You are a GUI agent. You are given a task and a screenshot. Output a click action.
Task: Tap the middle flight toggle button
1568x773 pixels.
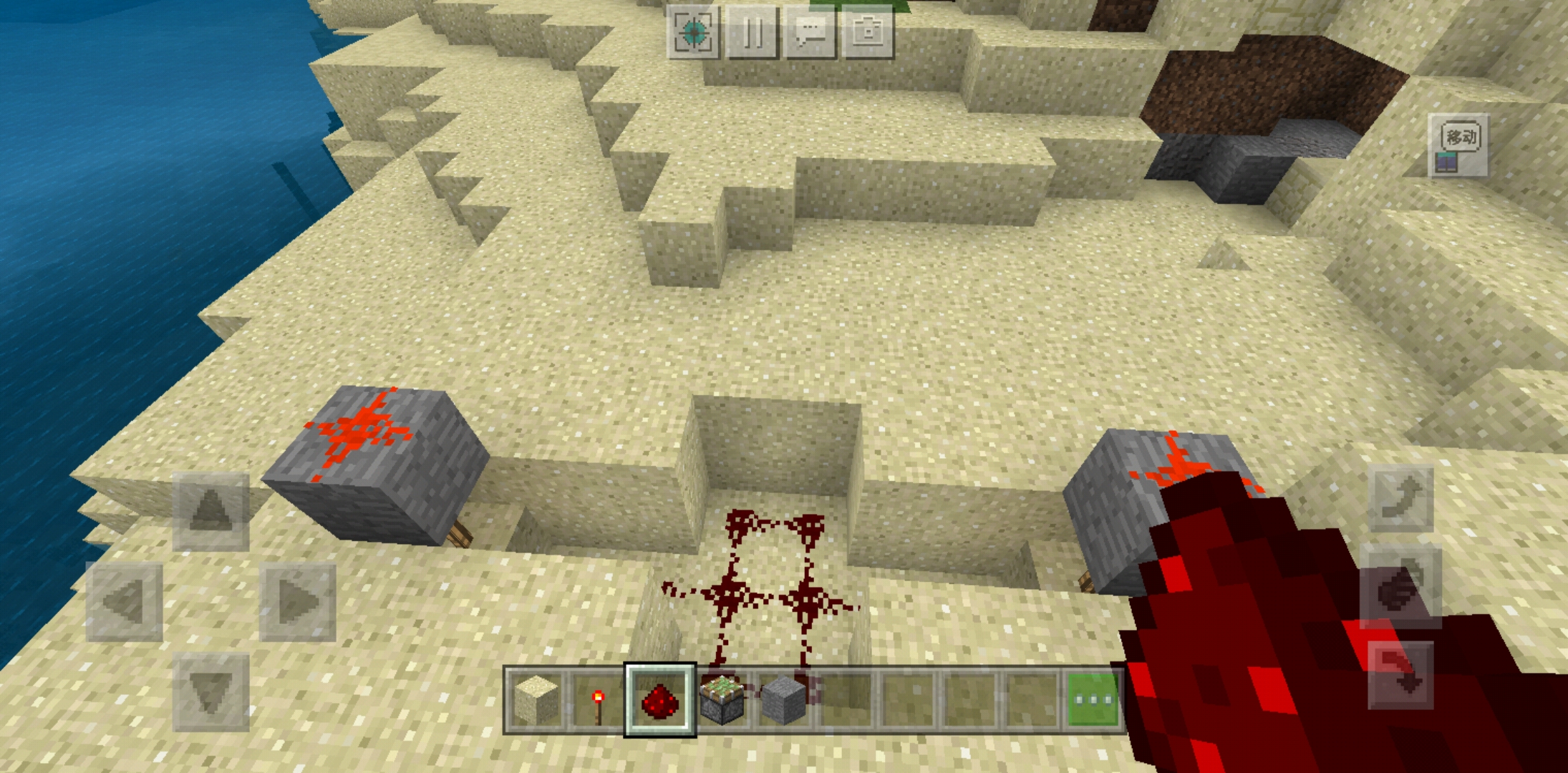point(1401,587)
